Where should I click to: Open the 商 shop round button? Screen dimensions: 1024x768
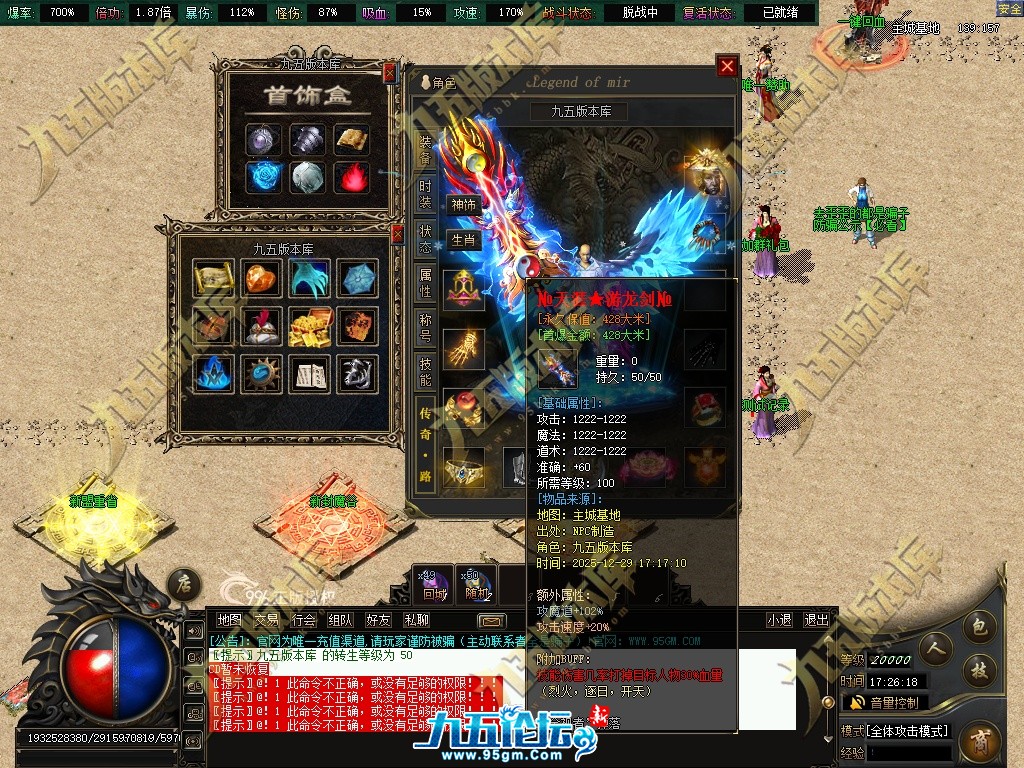[x=979, y=742]
